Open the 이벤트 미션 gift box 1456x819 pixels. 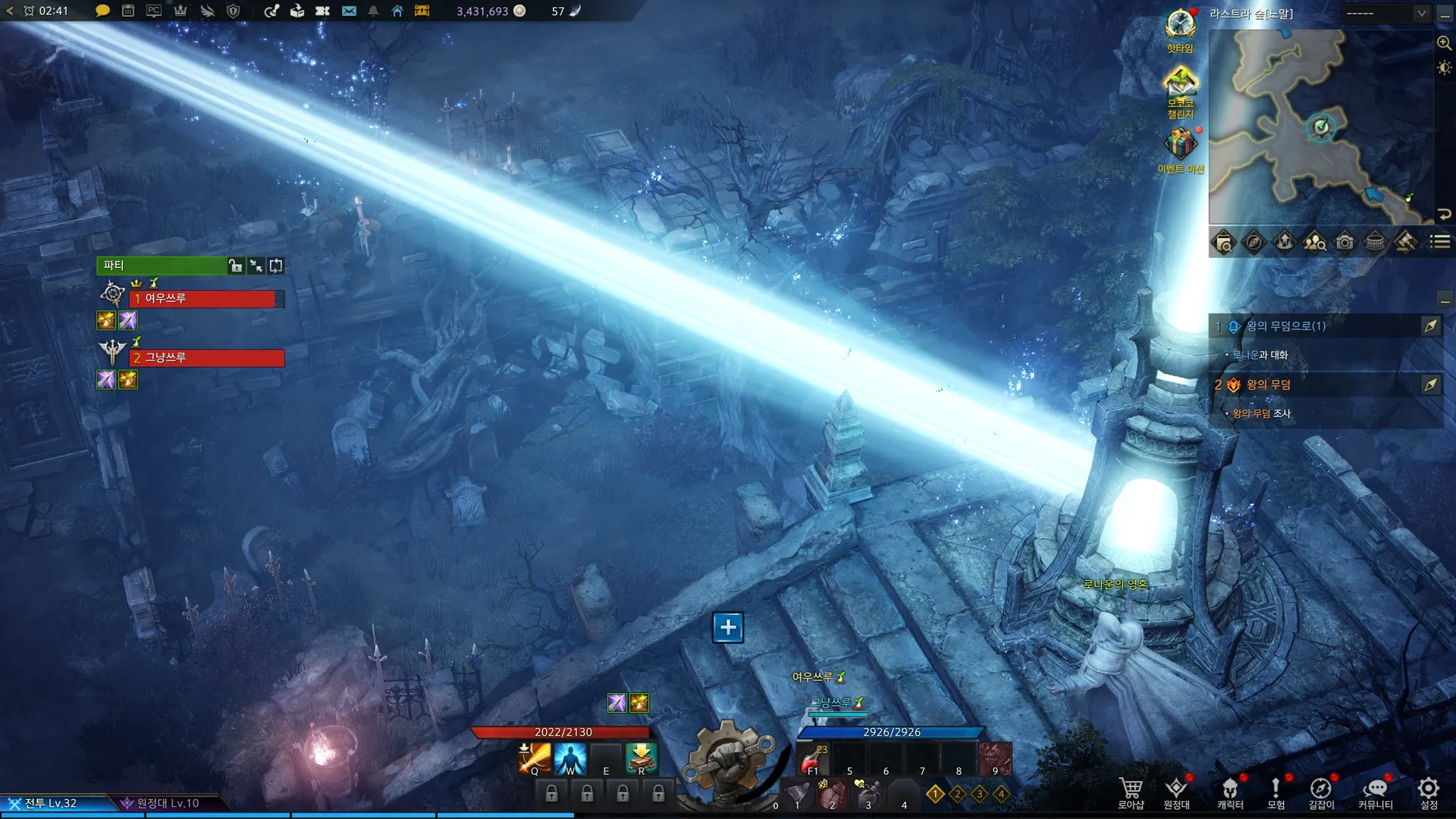click(x=1180, y=144)
